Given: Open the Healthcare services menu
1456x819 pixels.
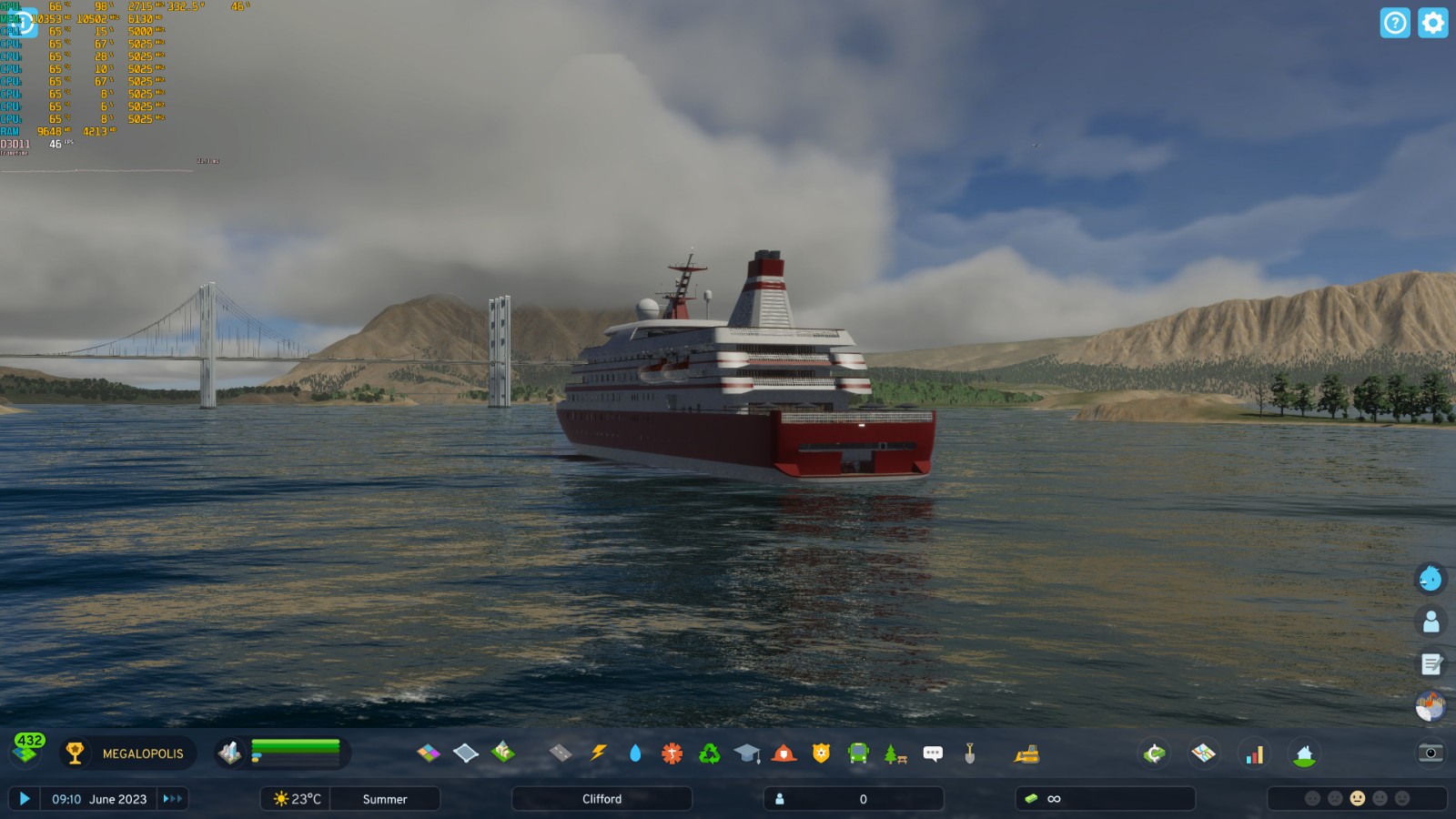Looking at the screenshot, I should tap(672, 753).
